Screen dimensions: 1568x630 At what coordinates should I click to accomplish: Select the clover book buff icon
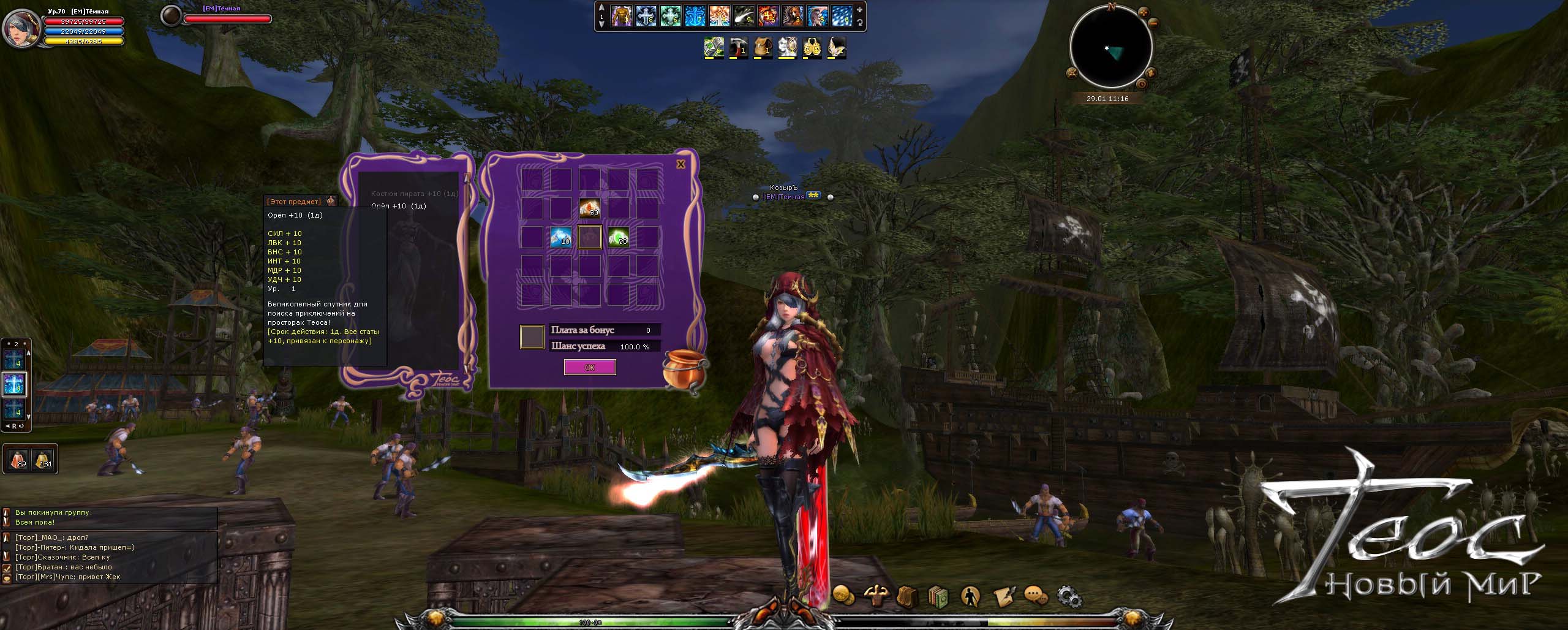click(x=714, y=47)
